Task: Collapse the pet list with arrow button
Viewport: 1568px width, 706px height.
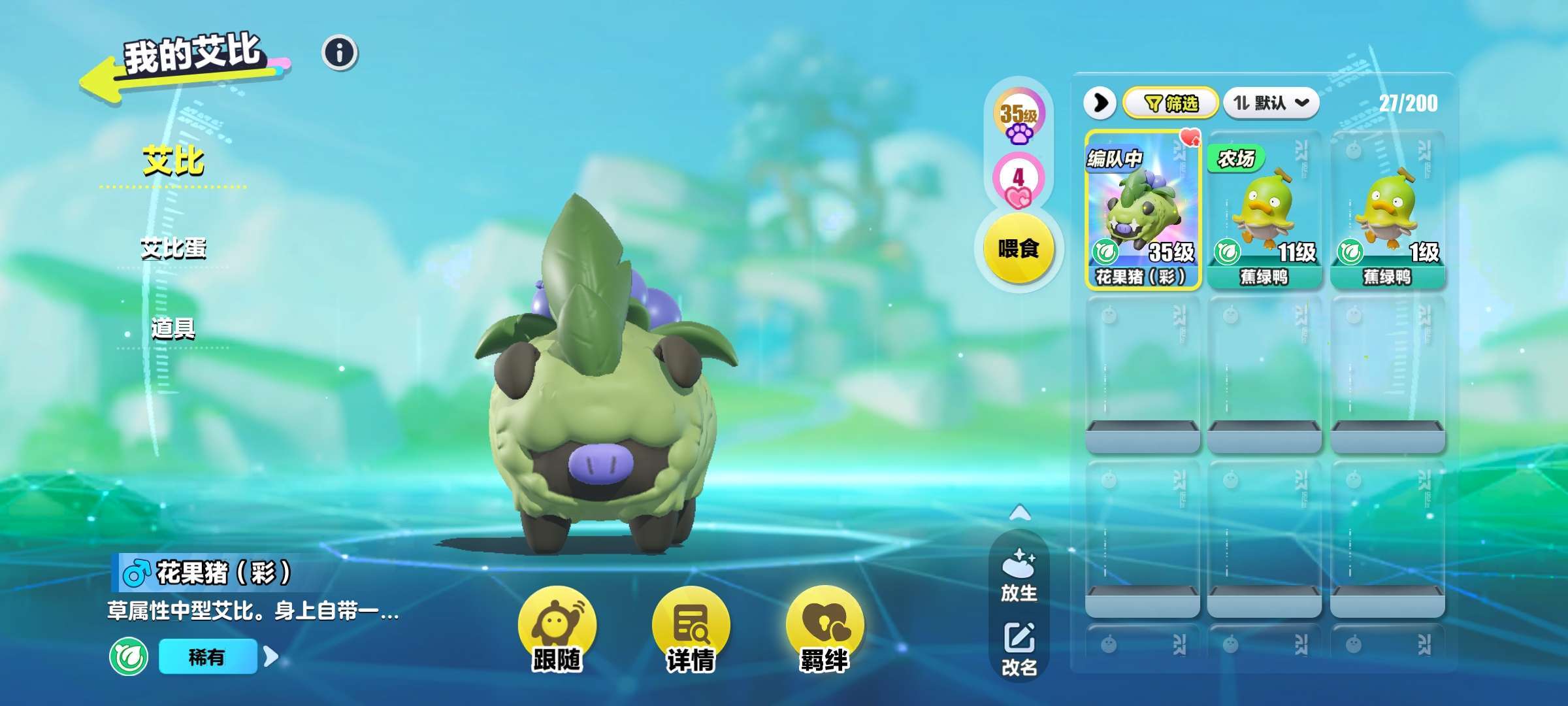Action: [1100, 103]
